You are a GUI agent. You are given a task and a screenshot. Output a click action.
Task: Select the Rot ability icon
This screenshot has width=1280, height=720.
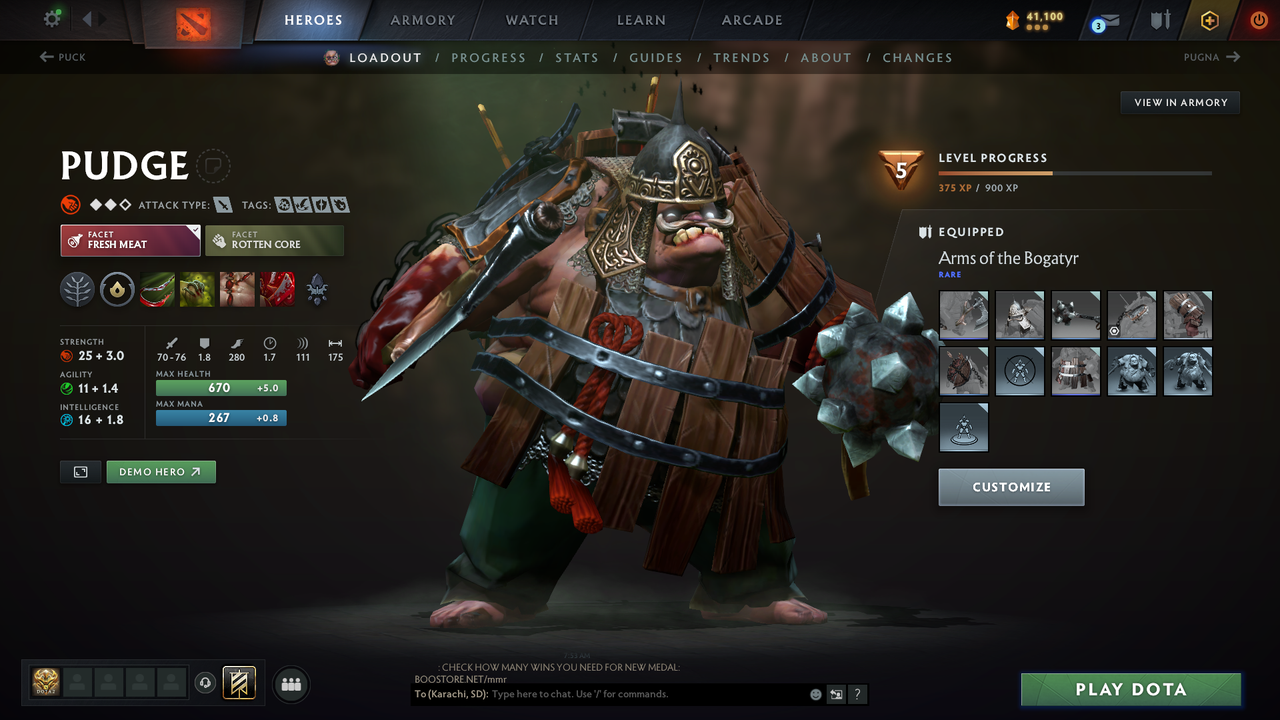[x=196, y=289]
